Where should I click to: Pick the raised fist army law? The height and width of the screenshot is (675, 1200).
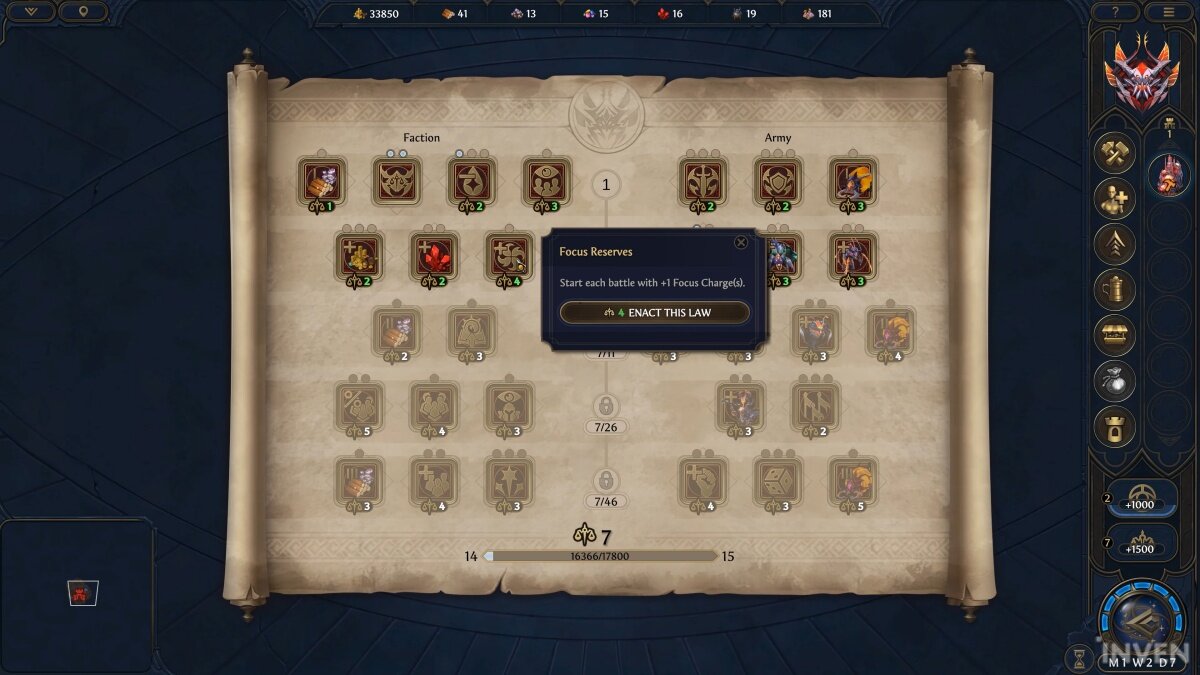tap(703, 481)
